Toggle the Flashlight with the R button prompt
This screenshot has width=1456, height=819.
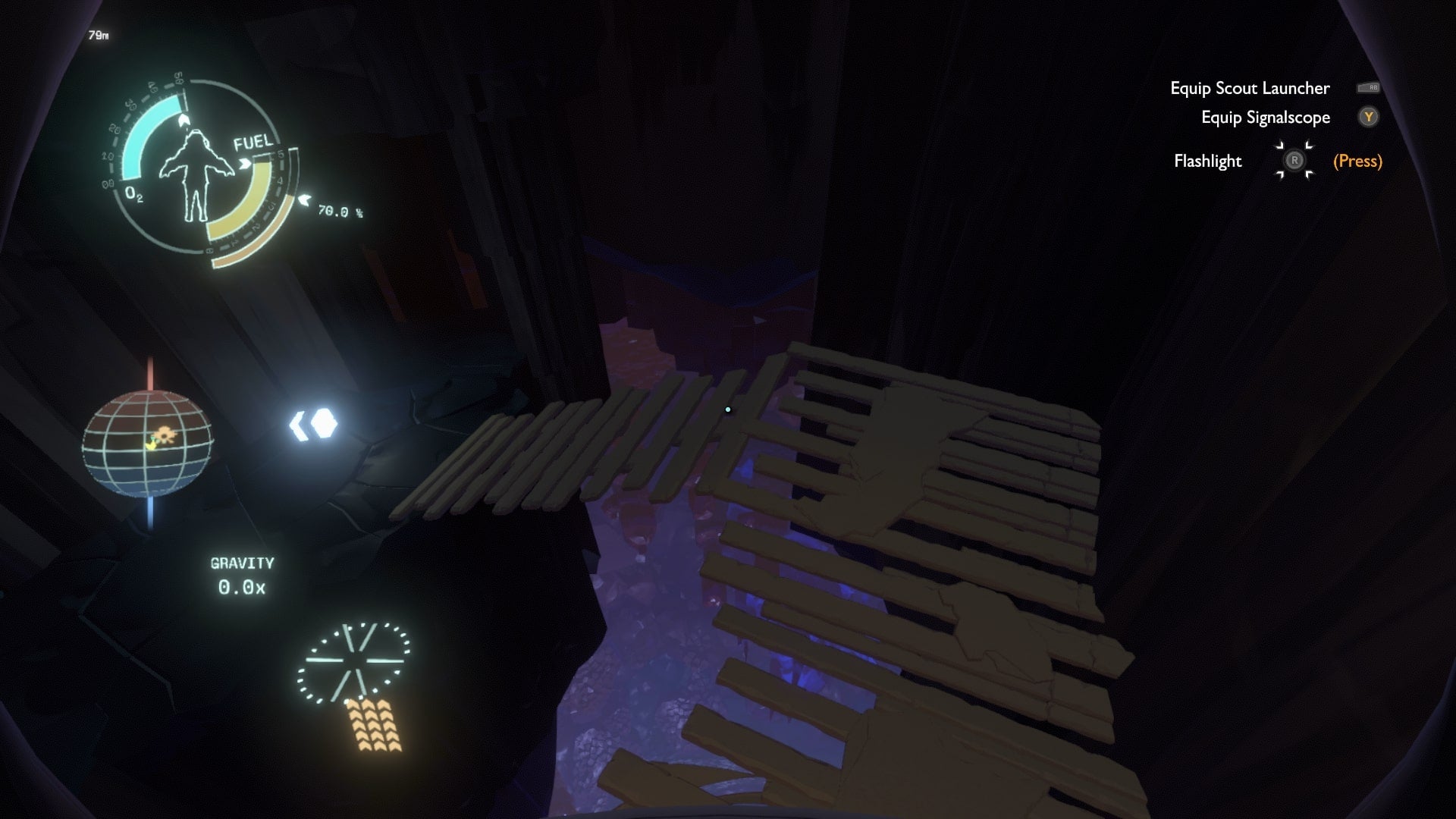tap(1294, 161)
